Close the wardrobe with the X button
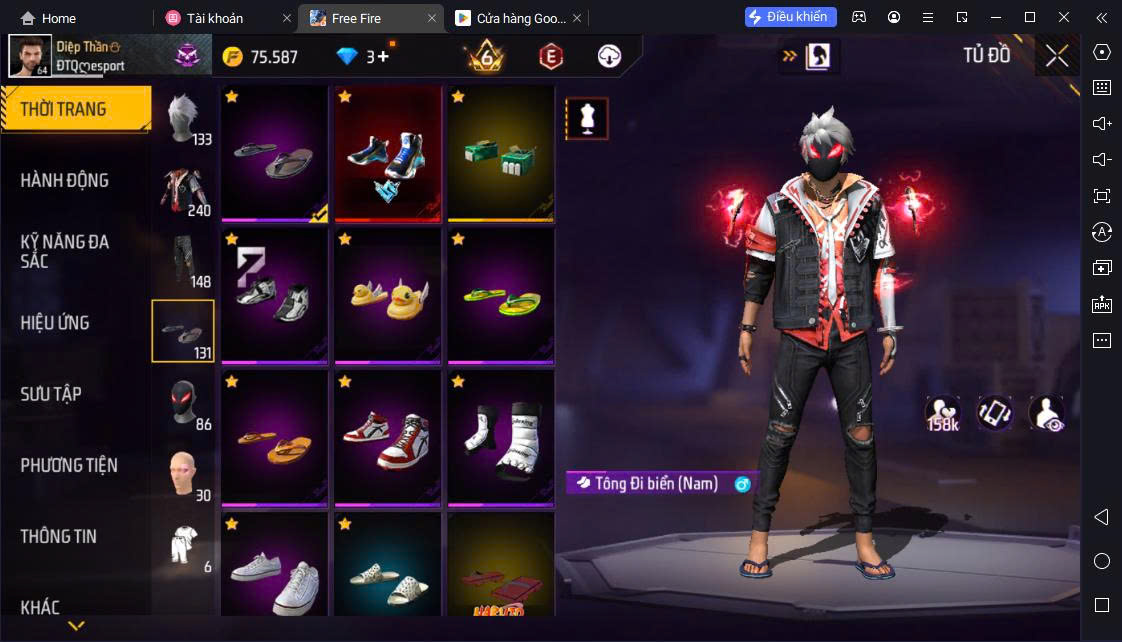This screenshot has height=642, width=1122. [1057, 56]
